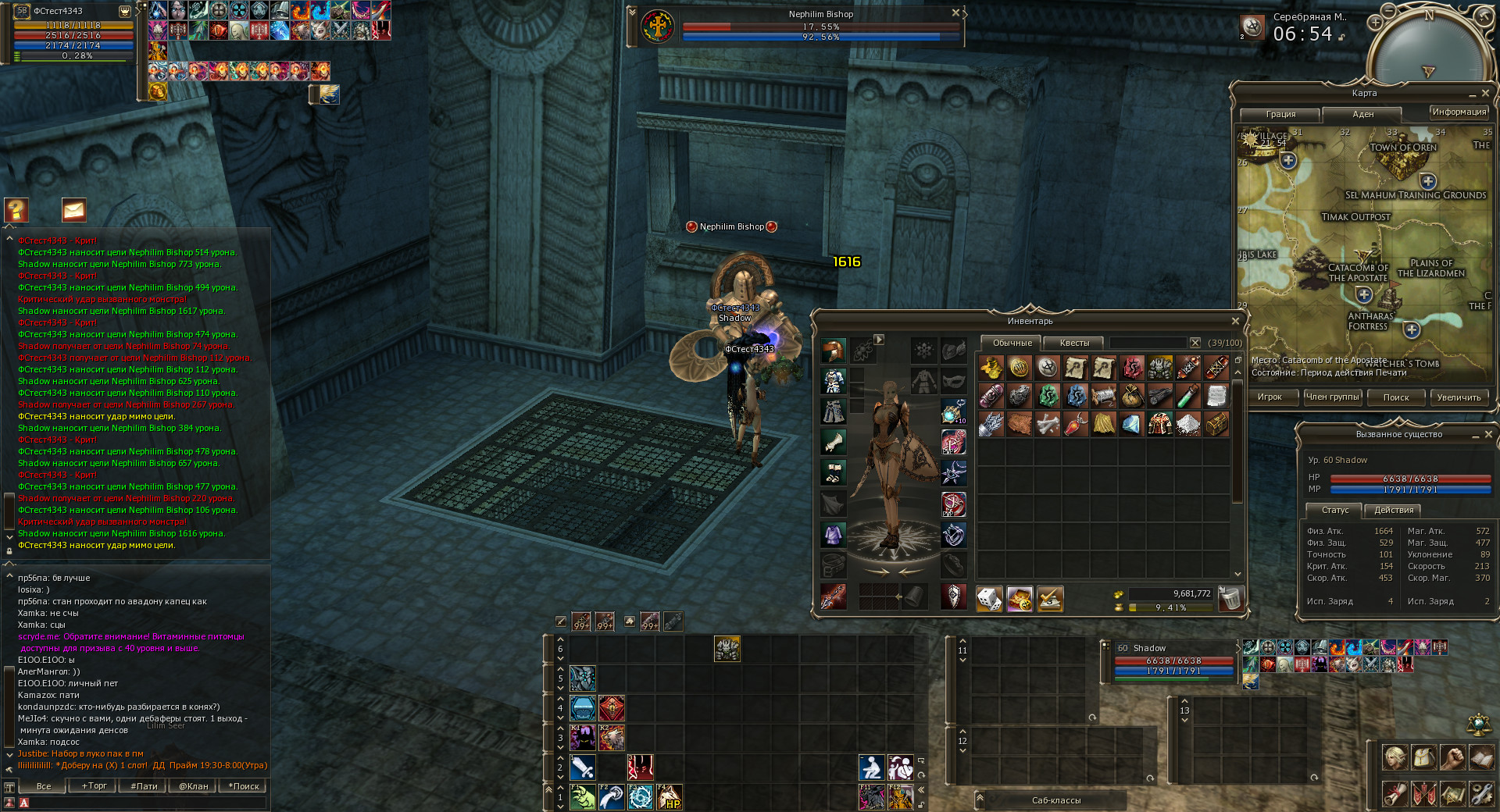Click the Увеличить map button
This screenshot has height=812, width=1500.
(1459, 397)
